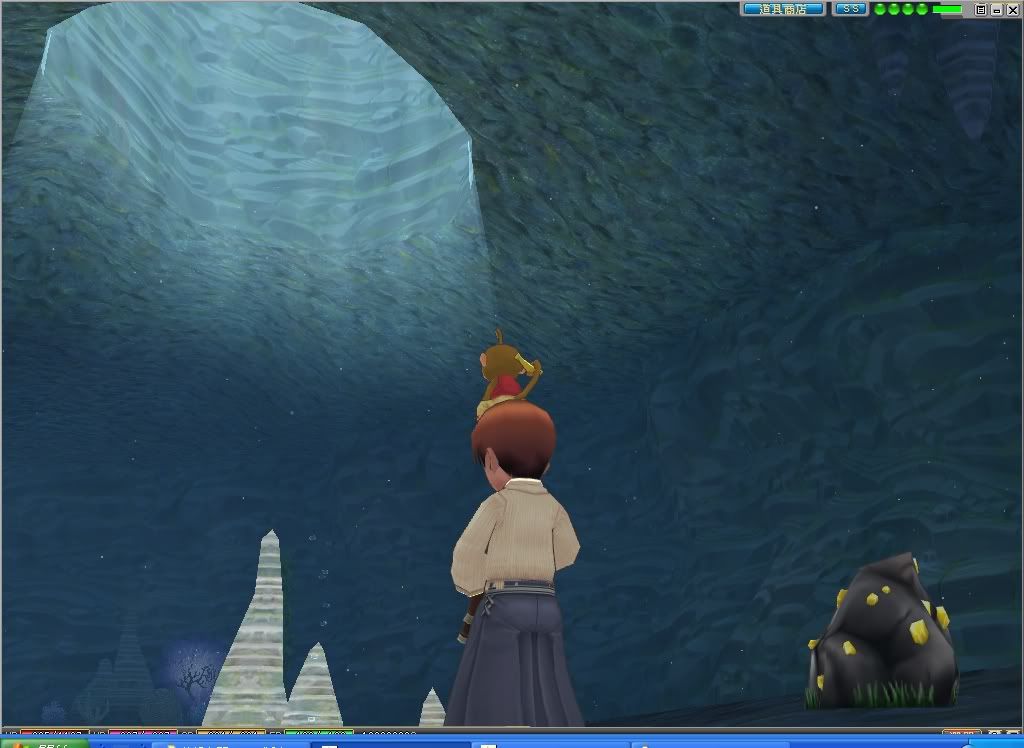This screenshot has width=1024, height=748.
Task: Open the 道具商店 item shop
Action: (783, 9)
